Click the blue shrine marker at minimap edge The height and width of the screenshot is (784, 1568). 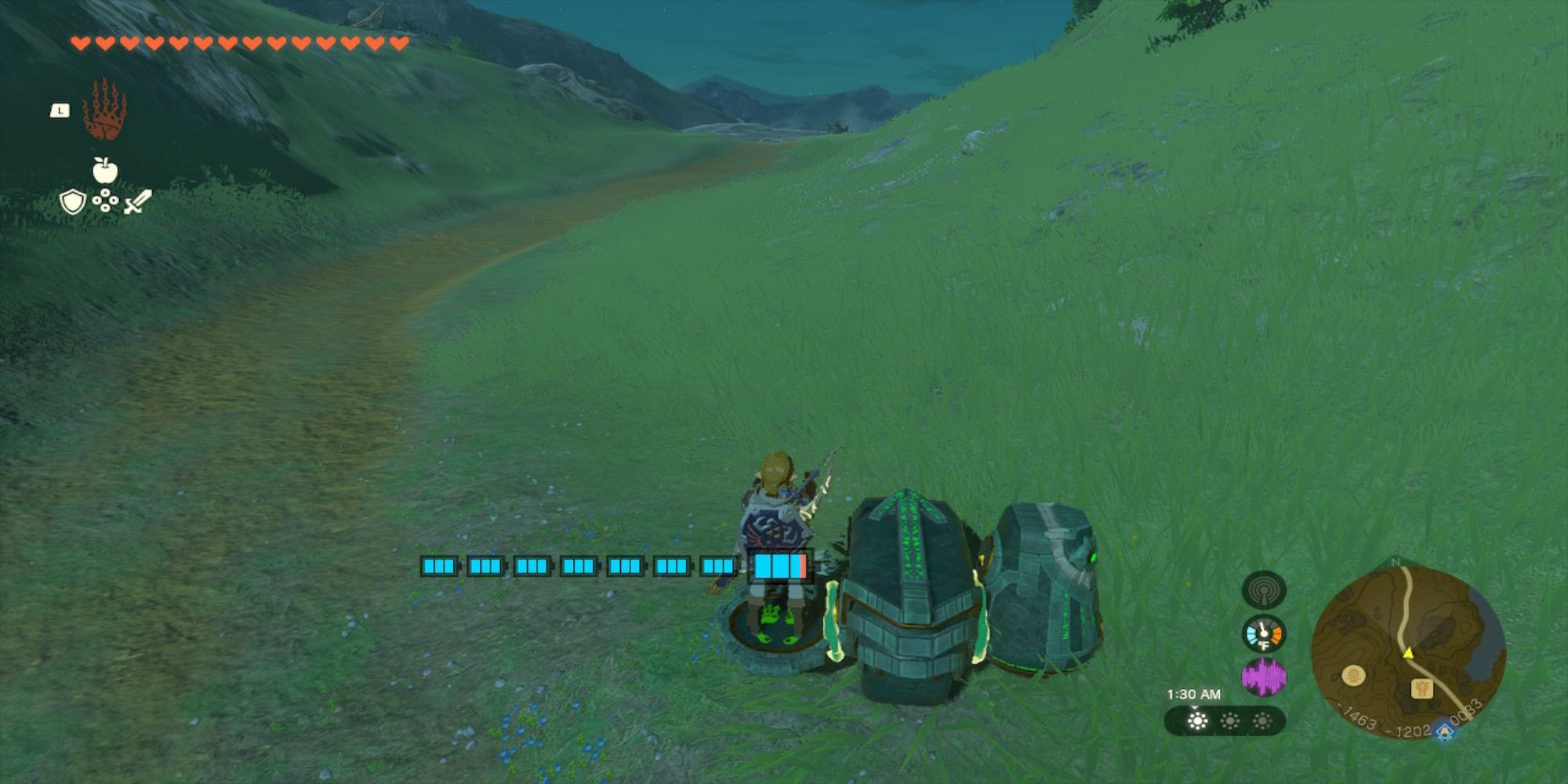point(1444,733)
